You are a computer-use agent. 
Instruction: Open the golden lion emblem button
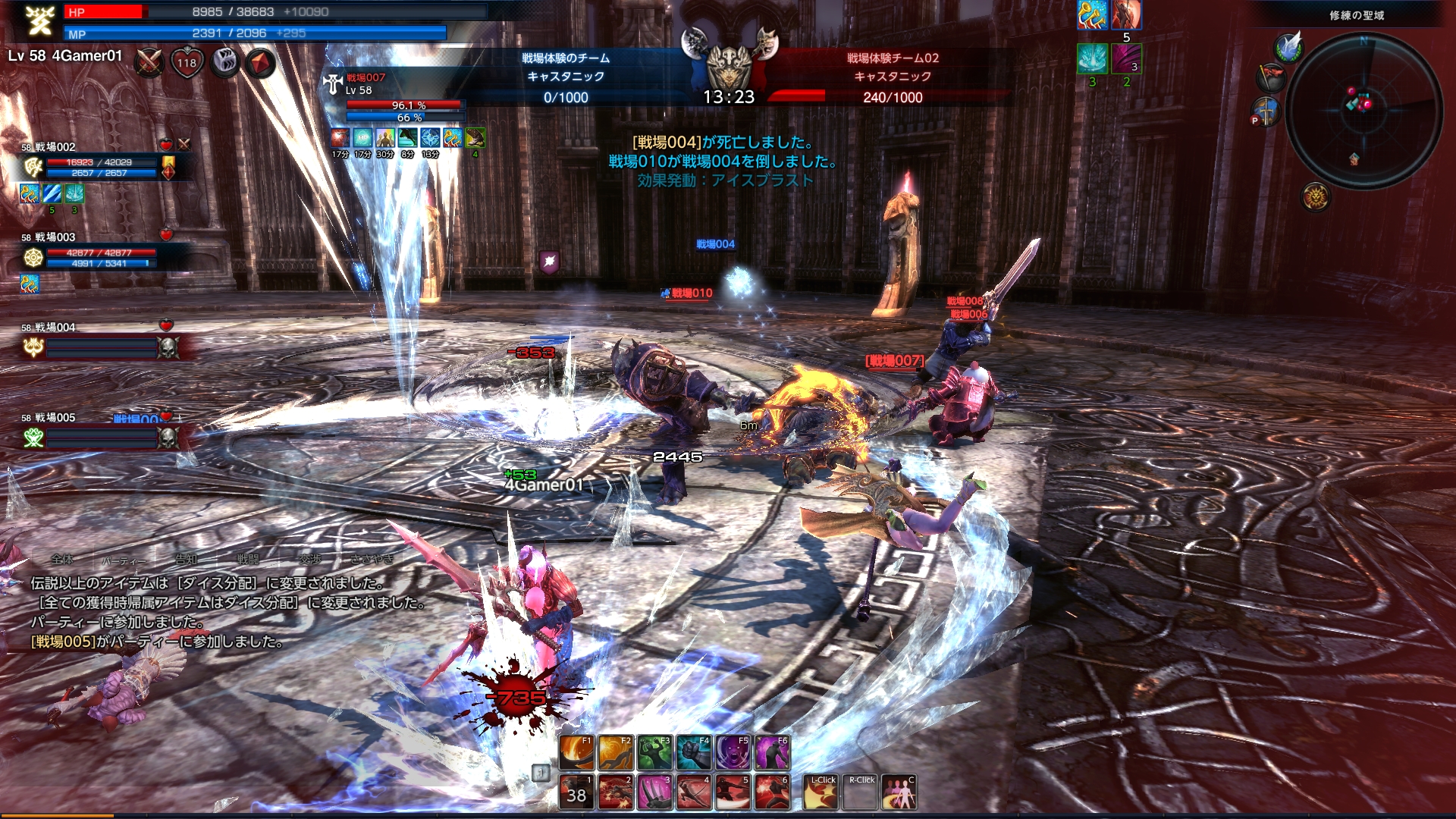coord(1316,197)
